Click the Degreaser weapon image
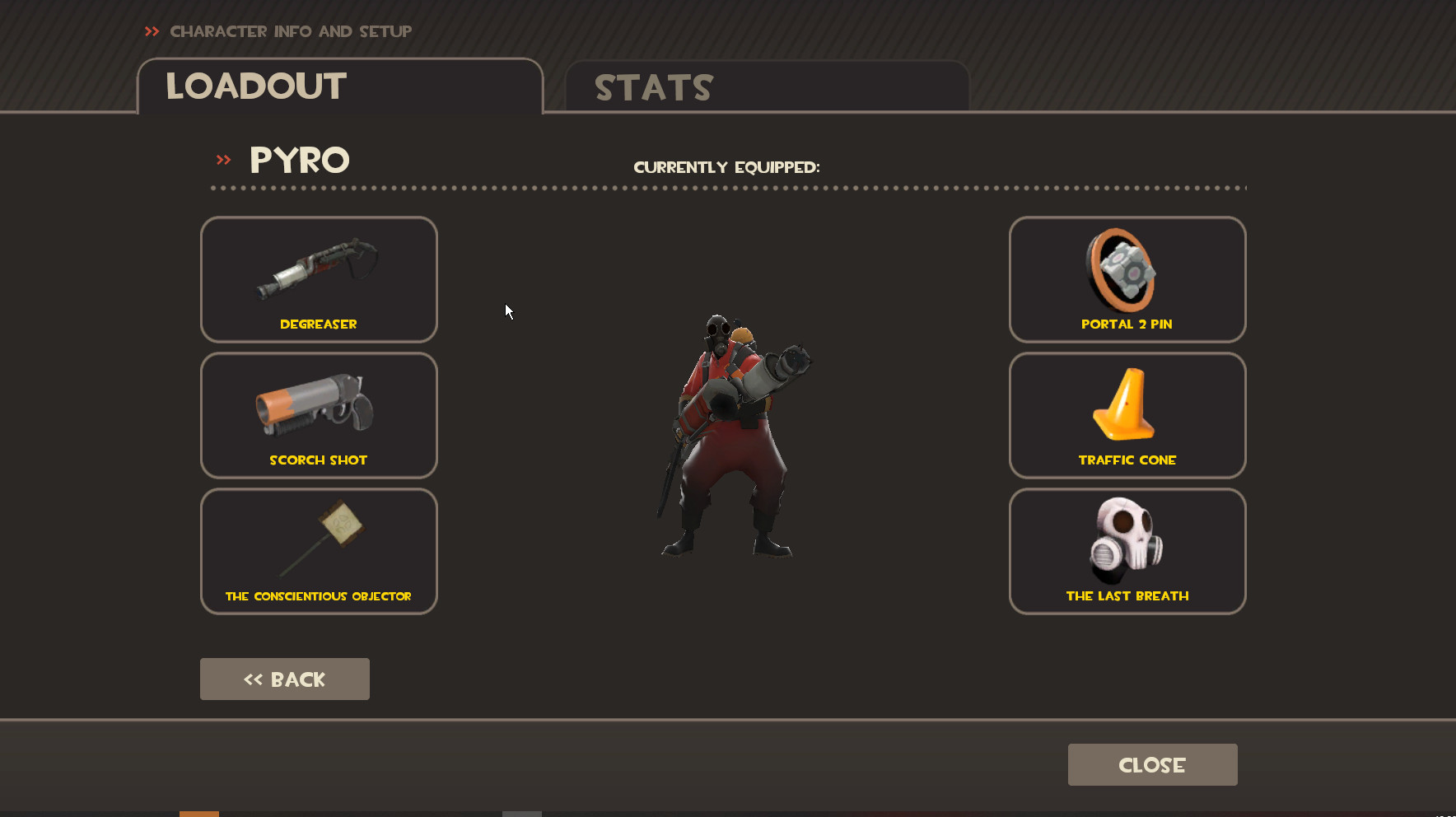The height and width of the screenshot is (817, 1456). (x=315, y=270)
